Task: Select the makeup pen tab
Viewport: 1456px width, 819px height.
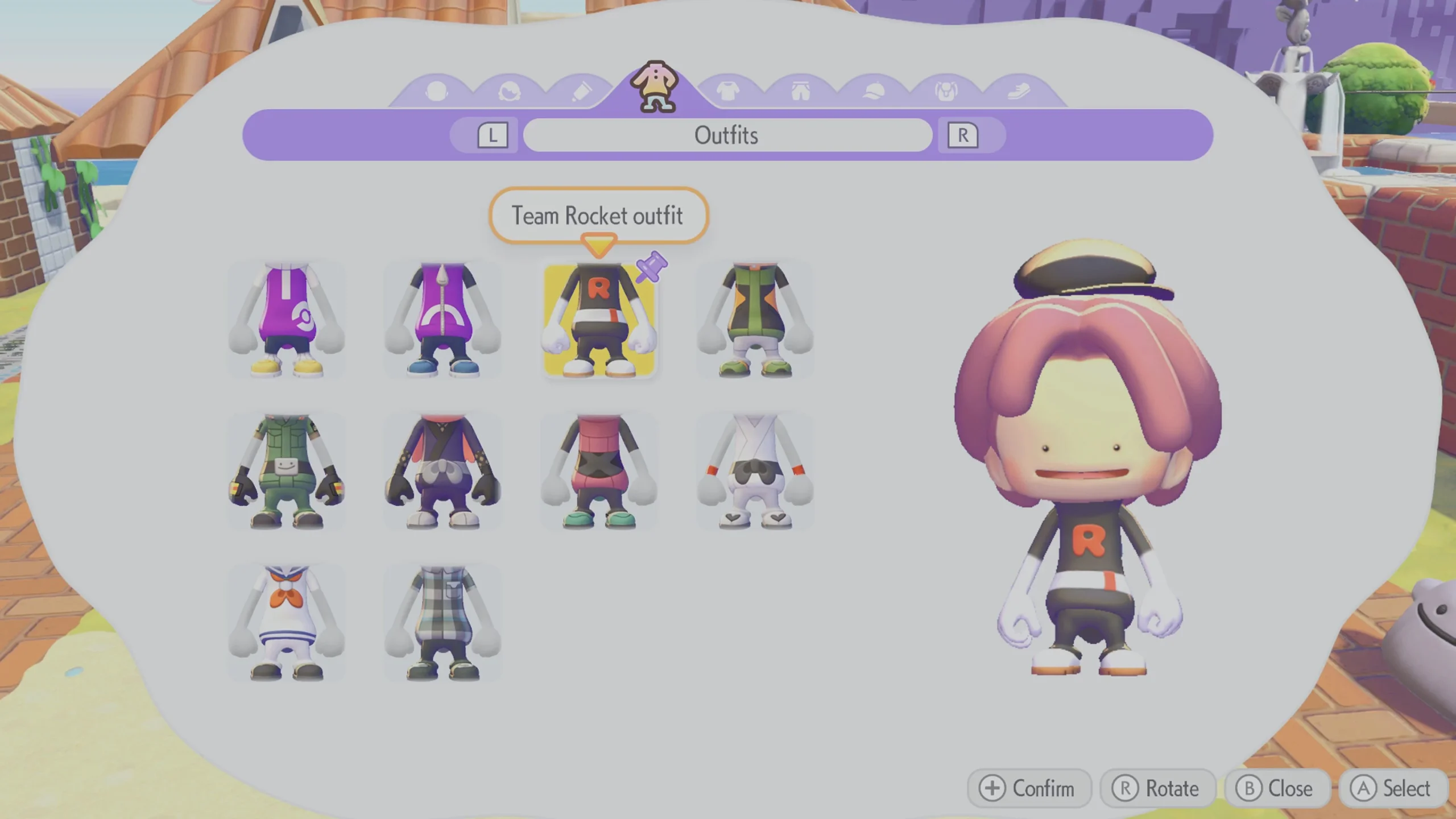Action: coord(583,90)
